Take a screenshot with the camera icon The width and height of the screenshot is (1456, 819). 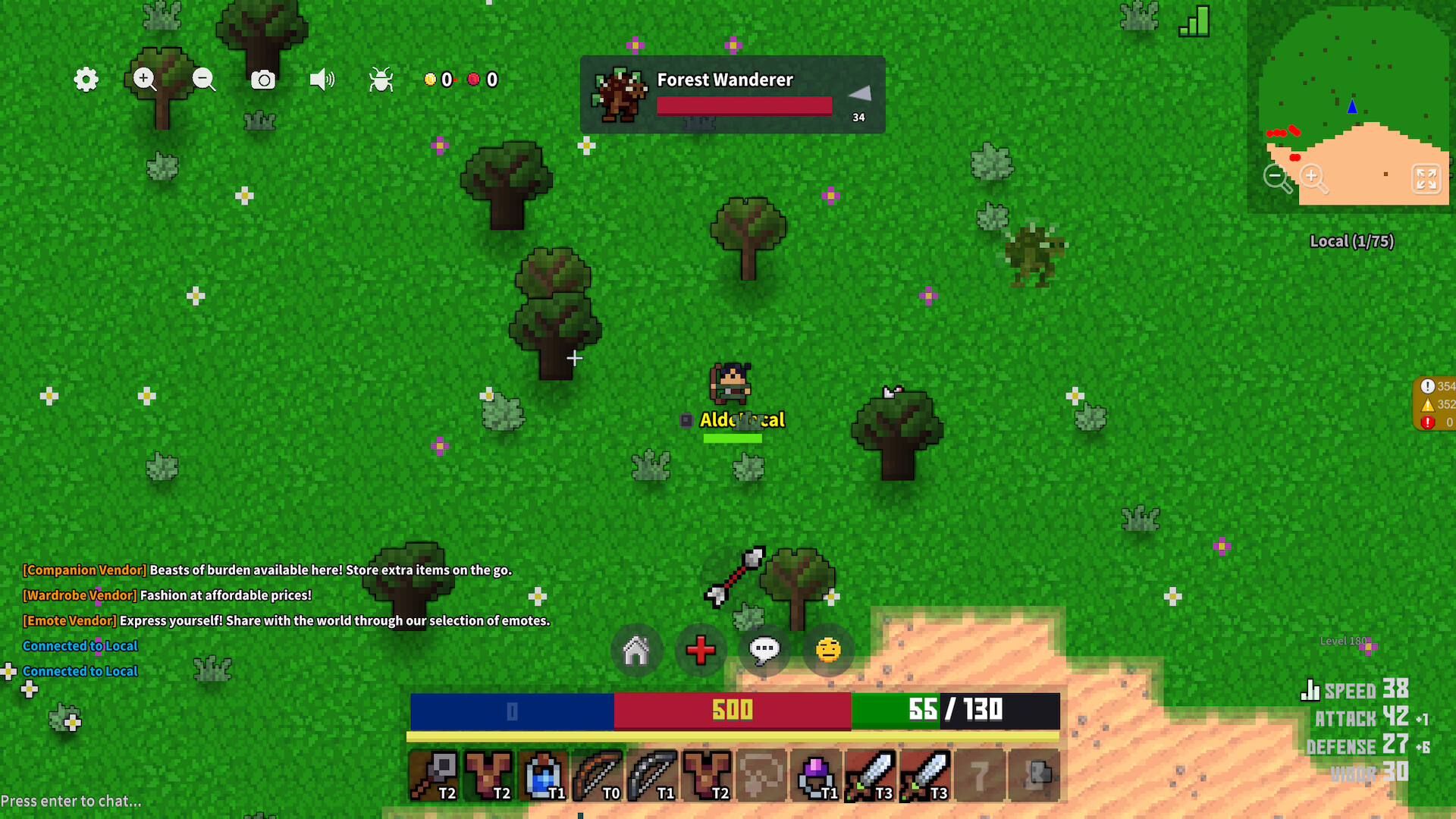pyautogui.click(x=262, y=79)
